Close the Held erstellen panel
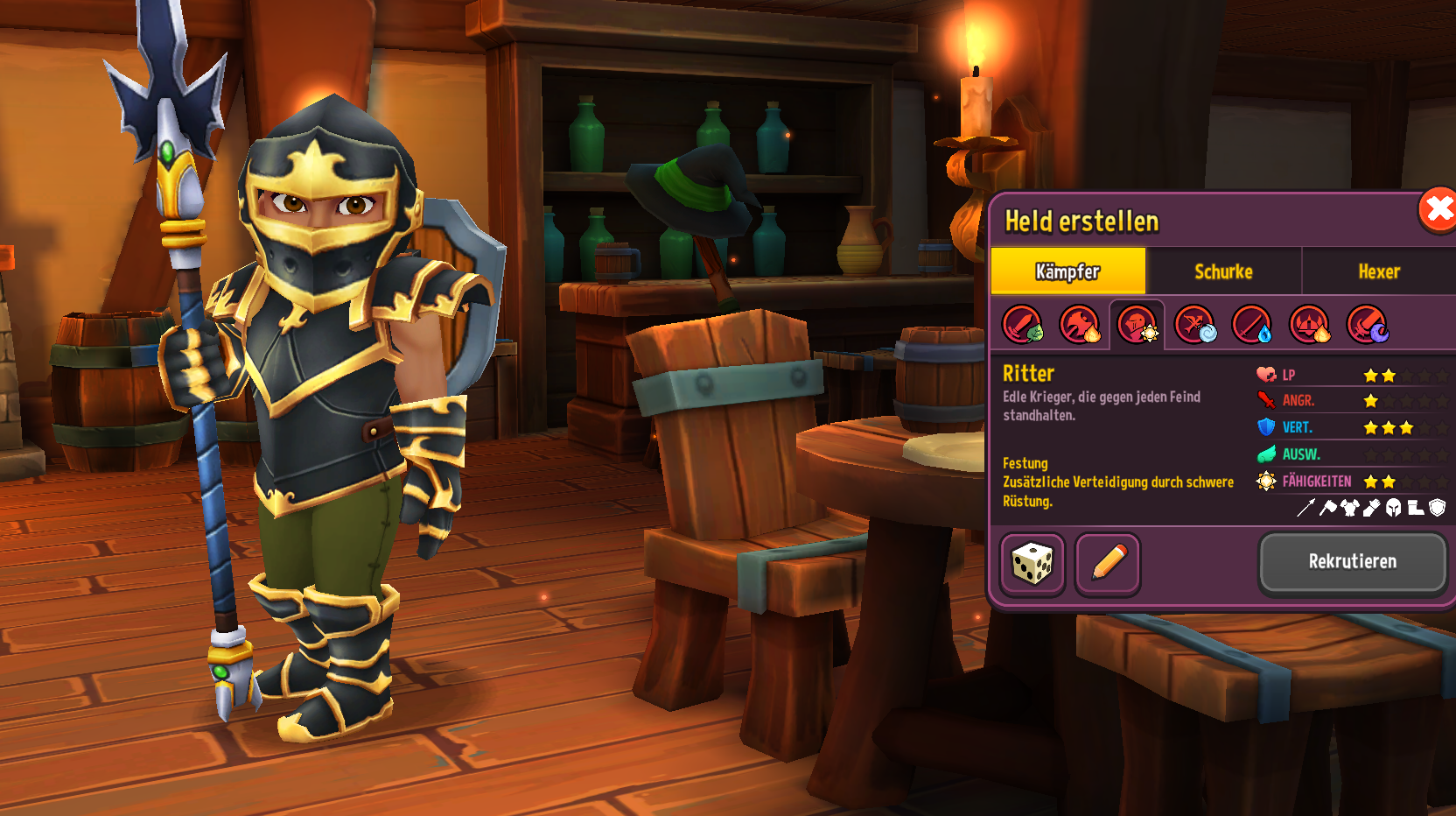 (1438, 211)
